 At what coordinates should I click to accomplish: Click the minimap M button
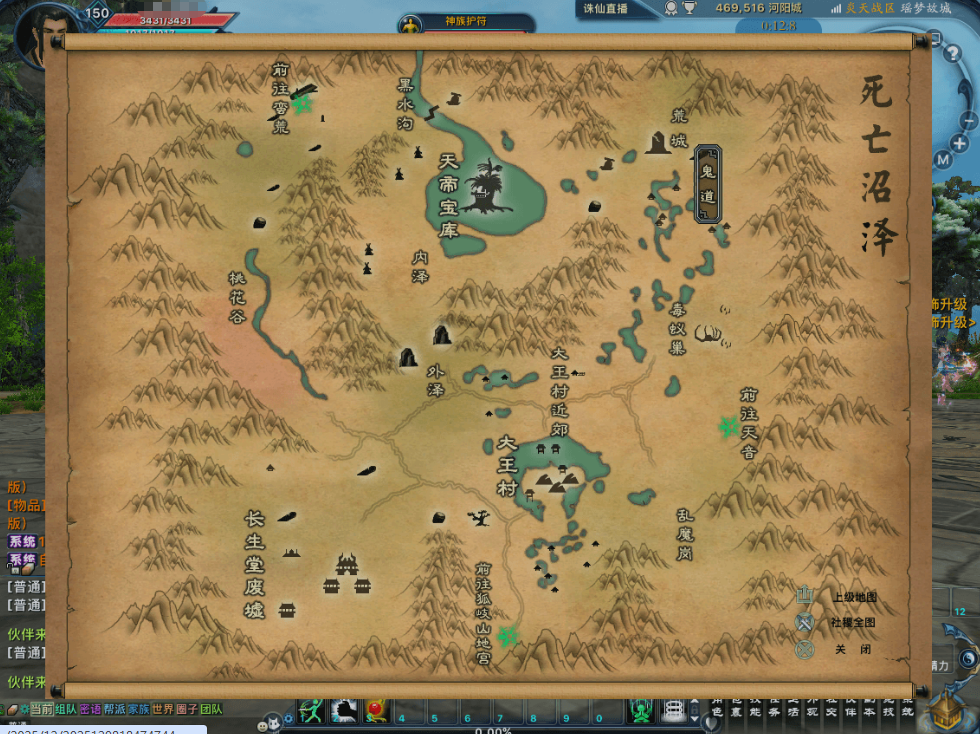[x=943, y=160]
